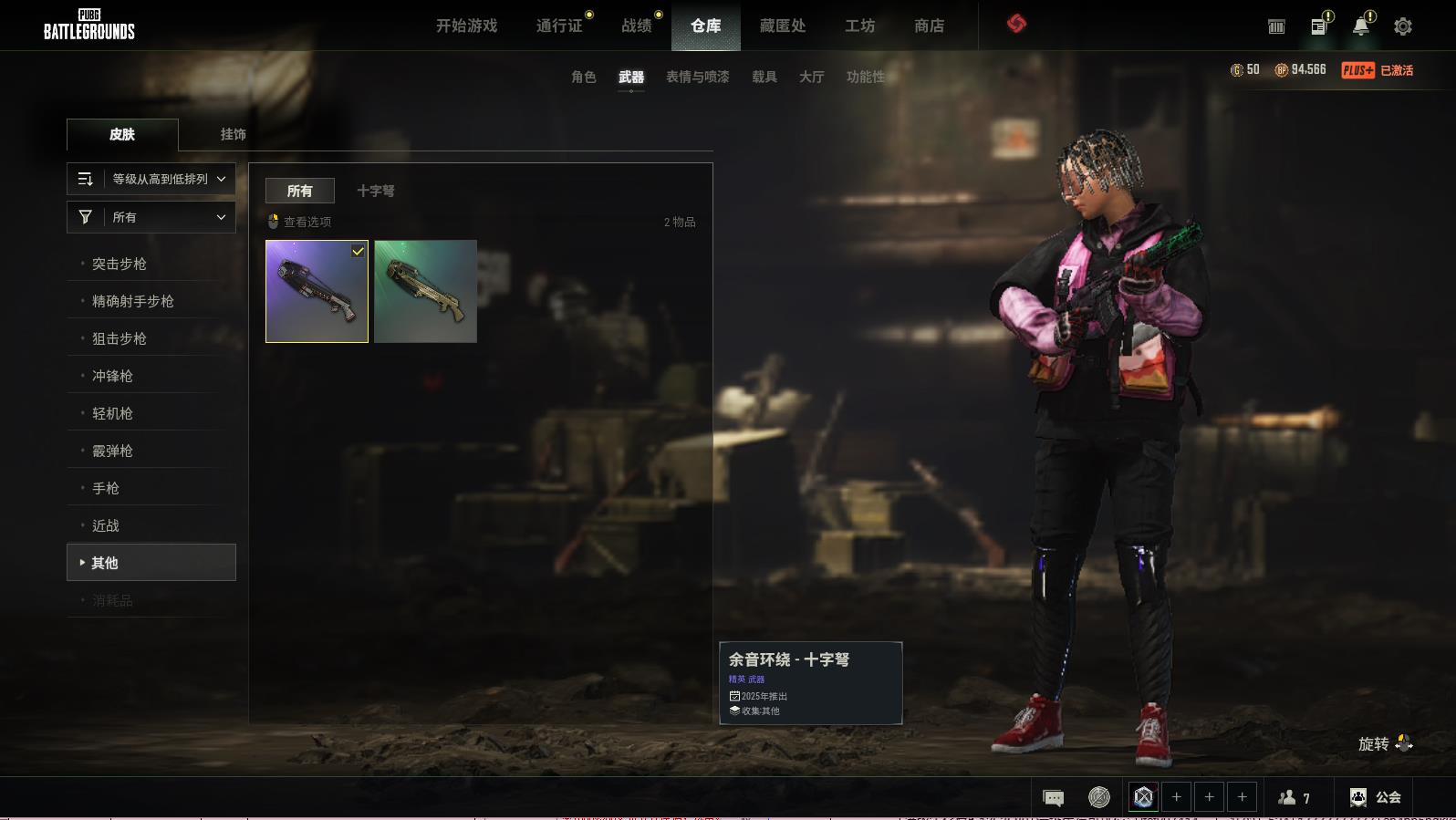Open the 公会 clan panel
Screen dimensions: 1456x820
tap(1376, 797)
